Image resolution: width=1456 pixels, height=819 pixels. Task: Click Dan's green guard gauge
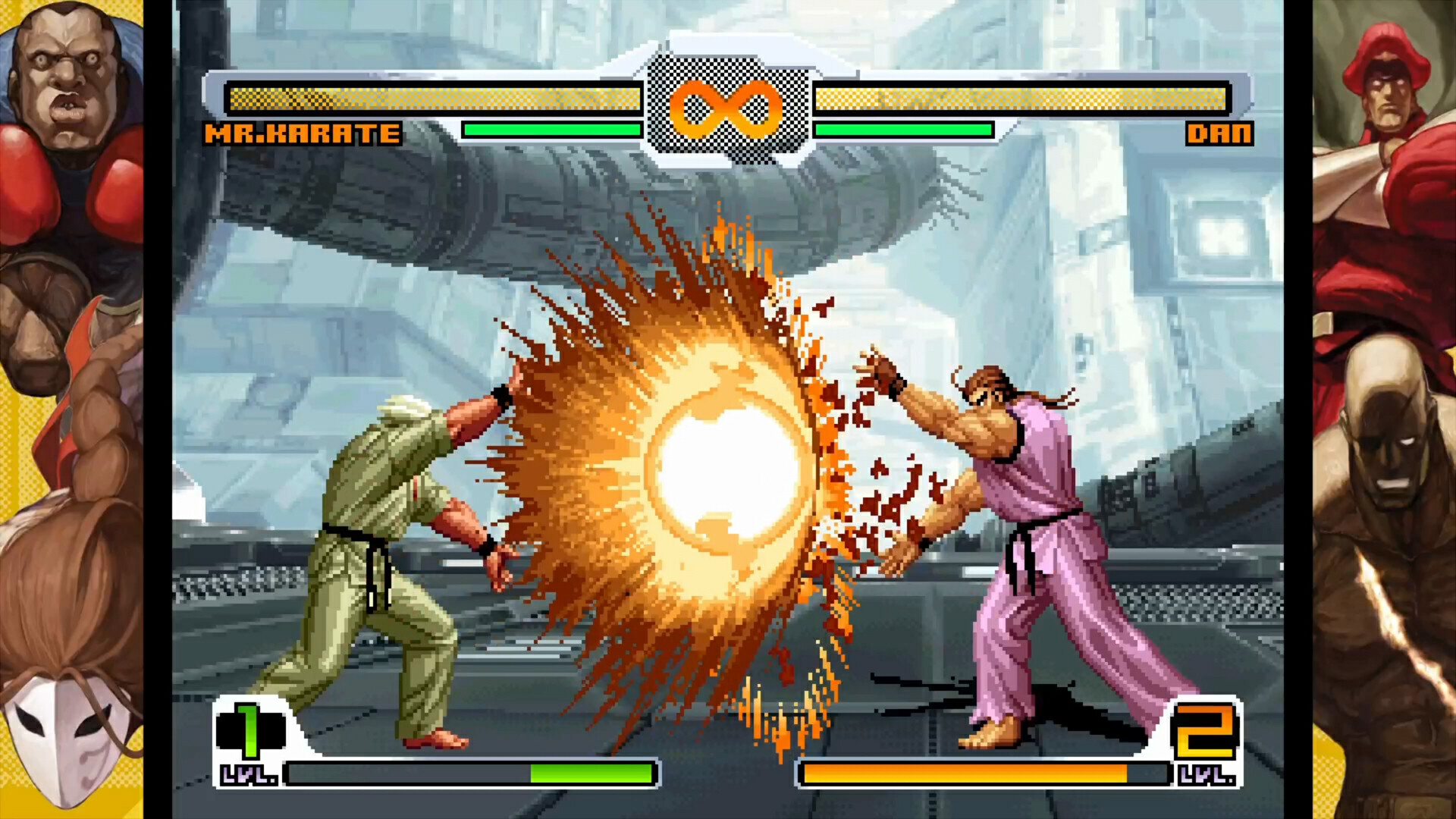coord(902,130)
